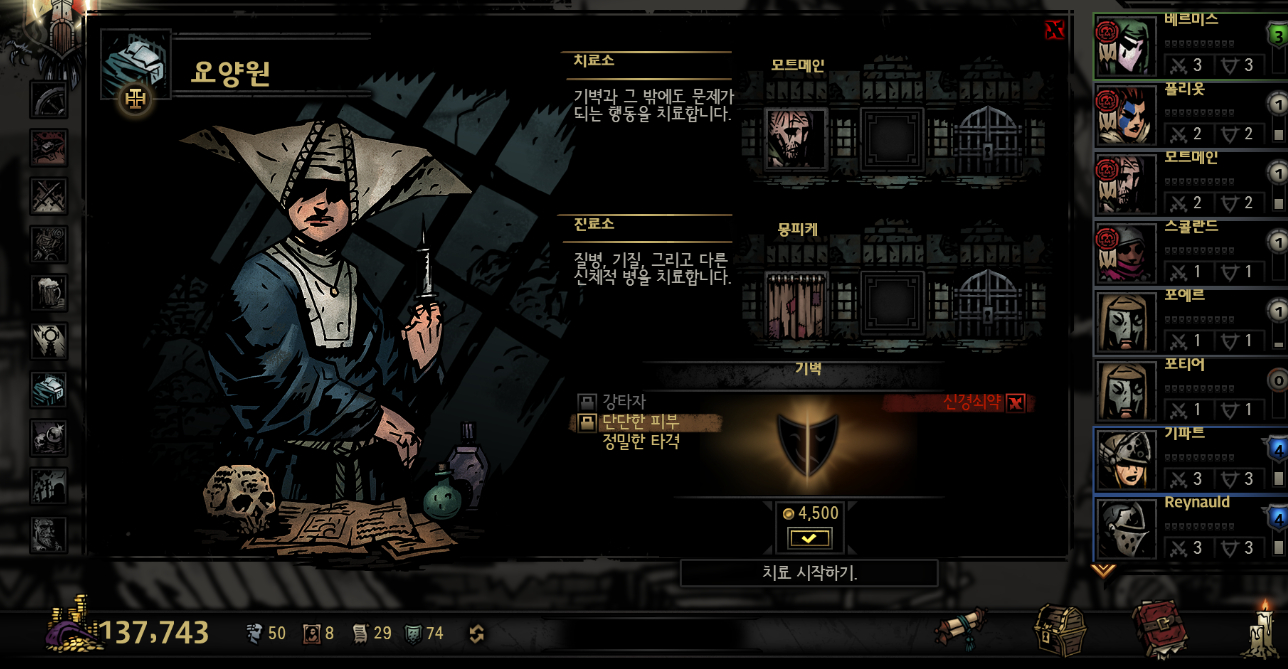Click 모트메인's portrait in the treatment slot
Viewport: 1288px width, 669px height.
796,138
